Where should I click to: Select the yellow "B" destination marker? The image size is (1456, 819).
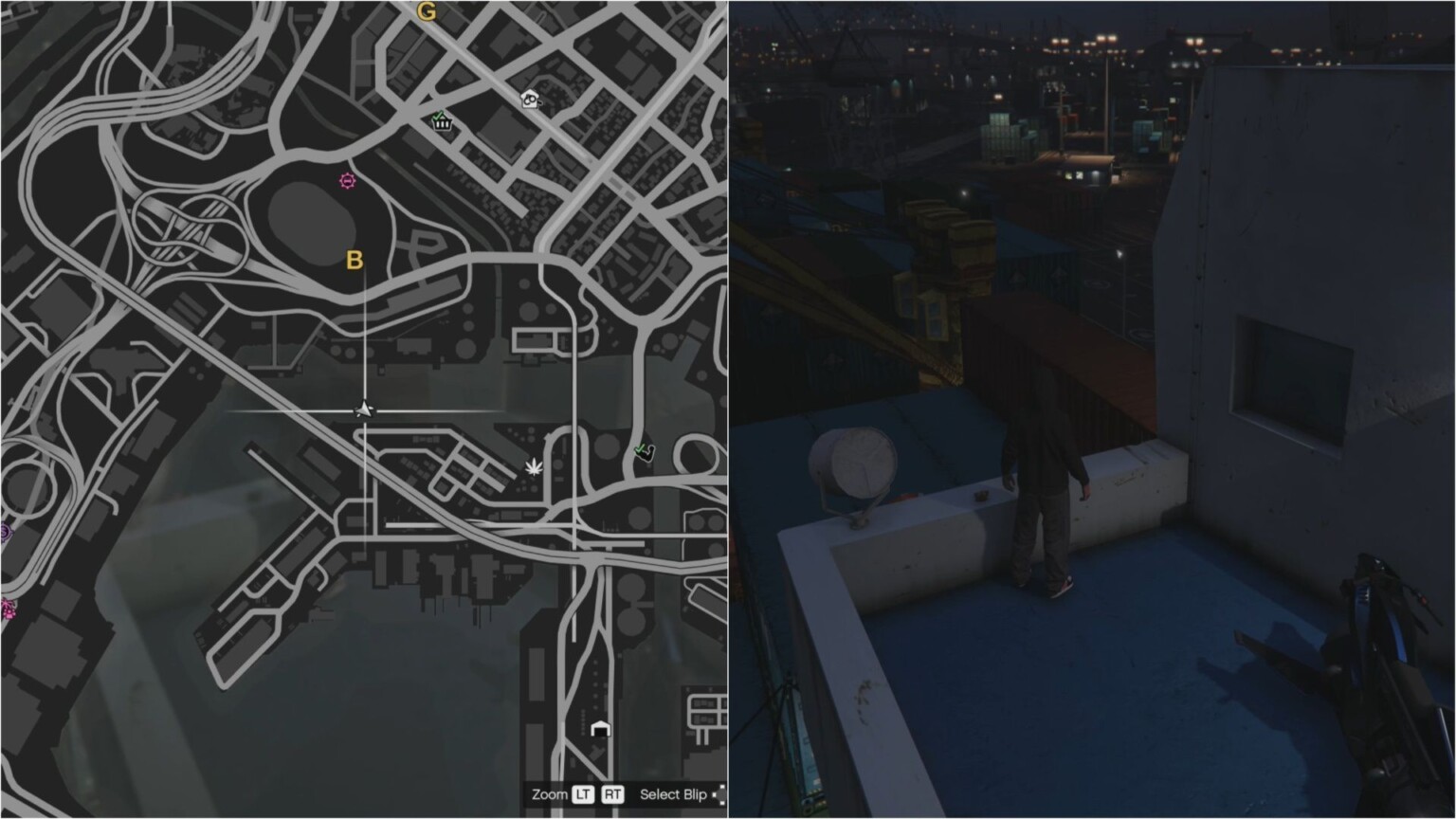[355, 258]
